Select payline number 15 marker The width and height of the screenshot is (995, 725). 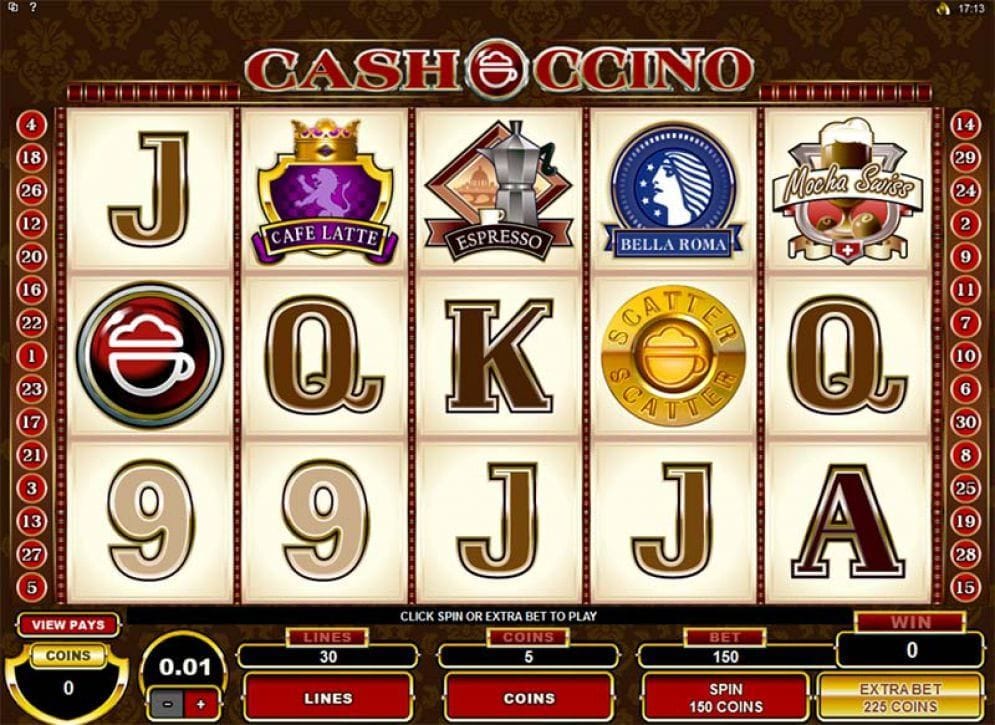[x=965, y=586]
